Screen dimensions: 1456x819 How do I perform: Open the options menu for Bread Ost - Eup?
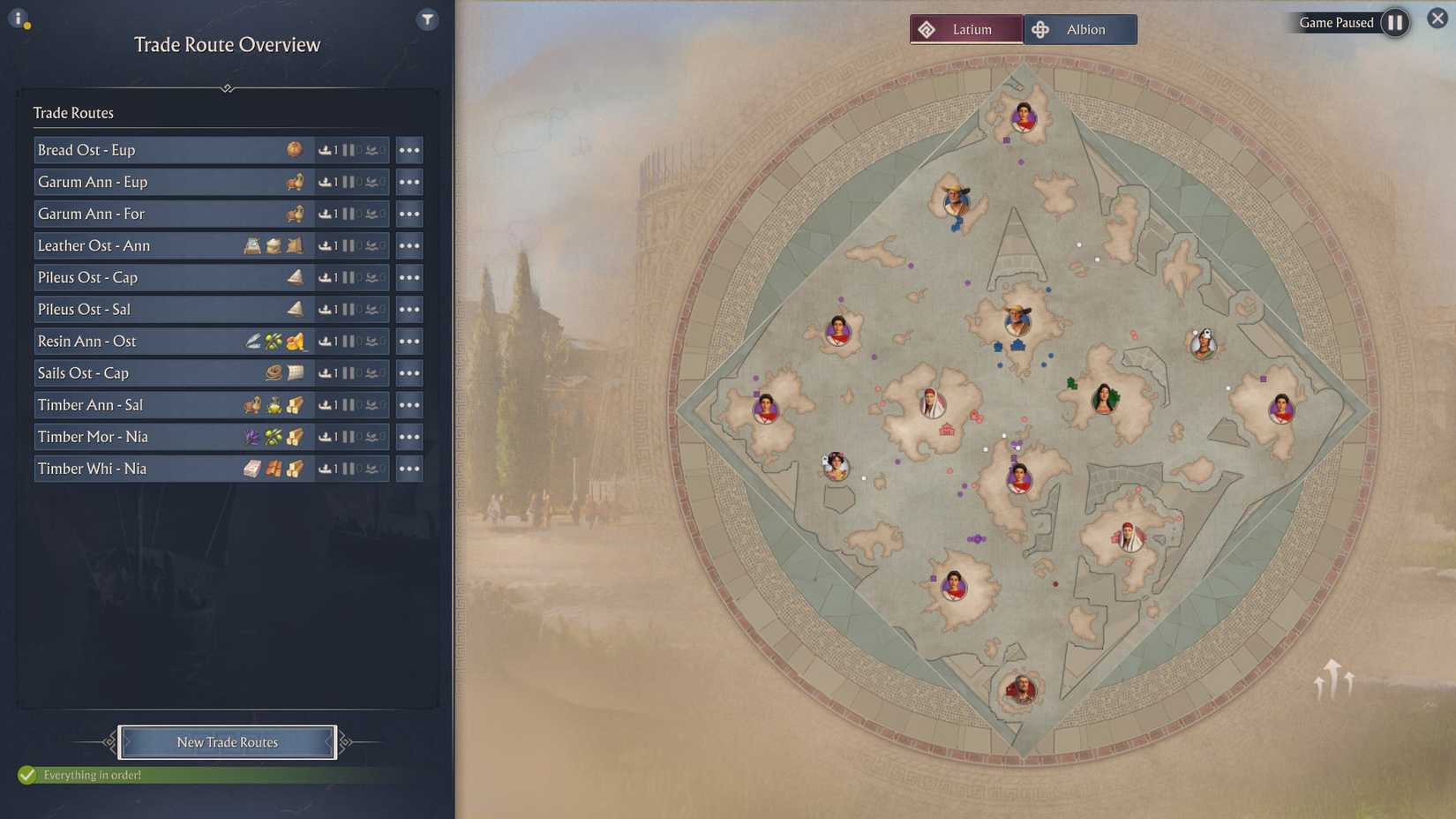409,149
